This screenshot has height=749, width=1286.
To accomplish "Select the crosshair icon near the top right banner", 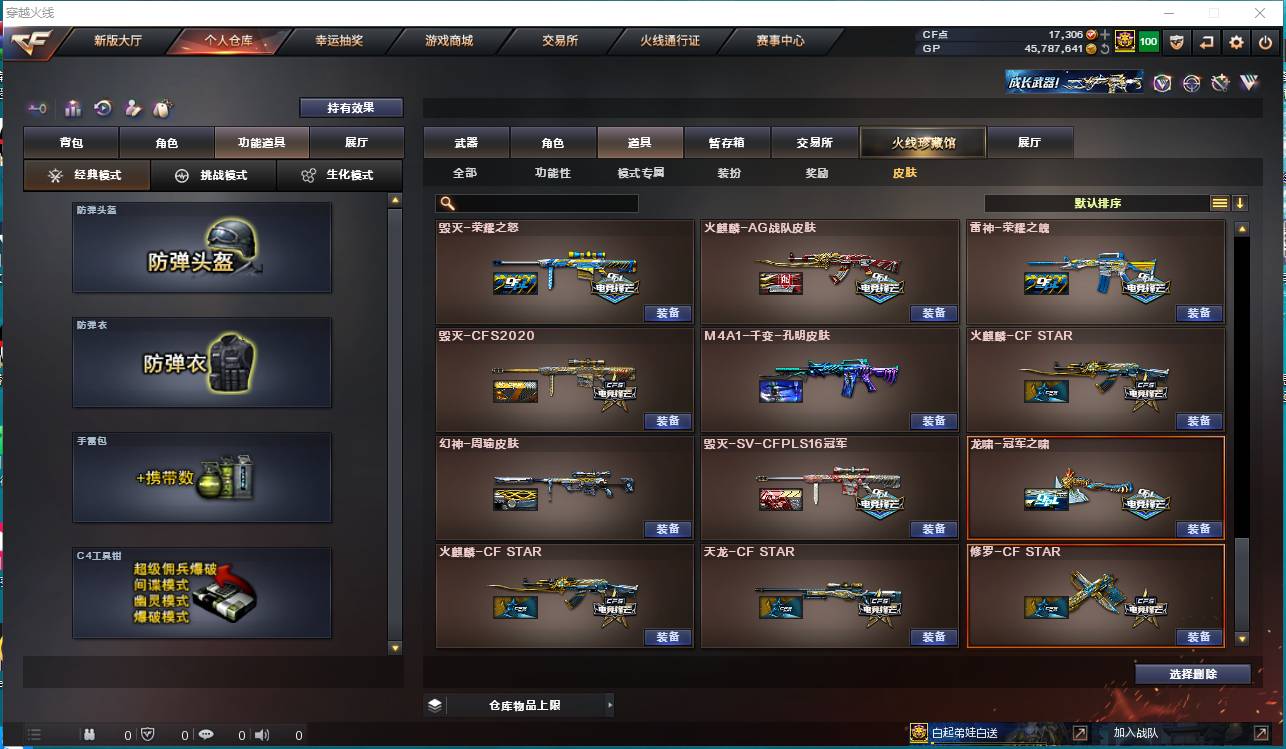I will click(1191, 83).
